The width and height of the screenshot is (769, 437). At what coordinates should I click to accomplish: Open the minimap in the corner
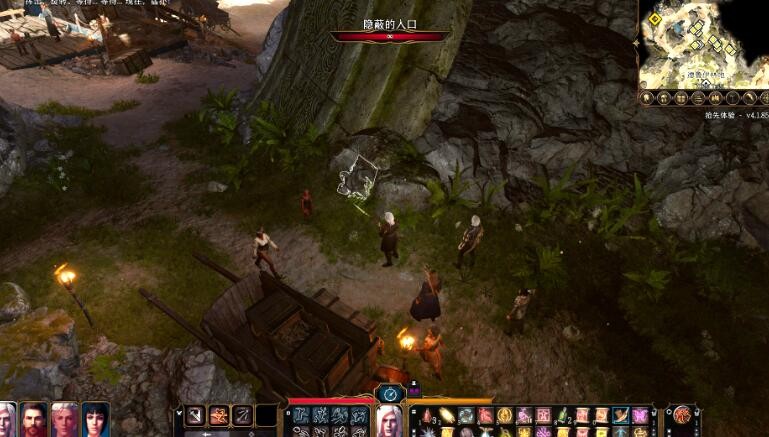tap(702, 45)
